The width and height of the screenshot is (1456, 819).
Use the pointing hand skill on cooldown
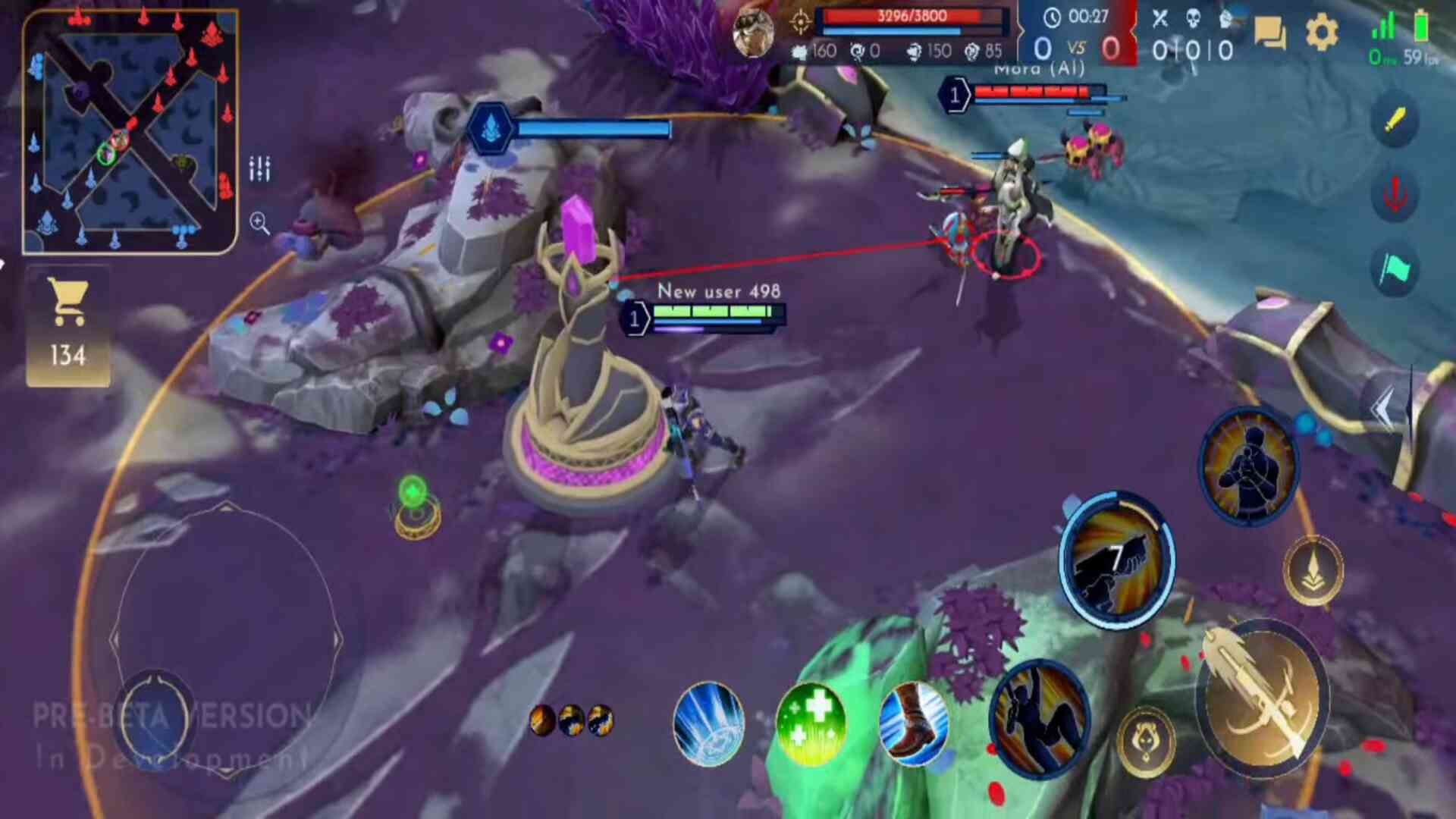(x=1116, y=560)
